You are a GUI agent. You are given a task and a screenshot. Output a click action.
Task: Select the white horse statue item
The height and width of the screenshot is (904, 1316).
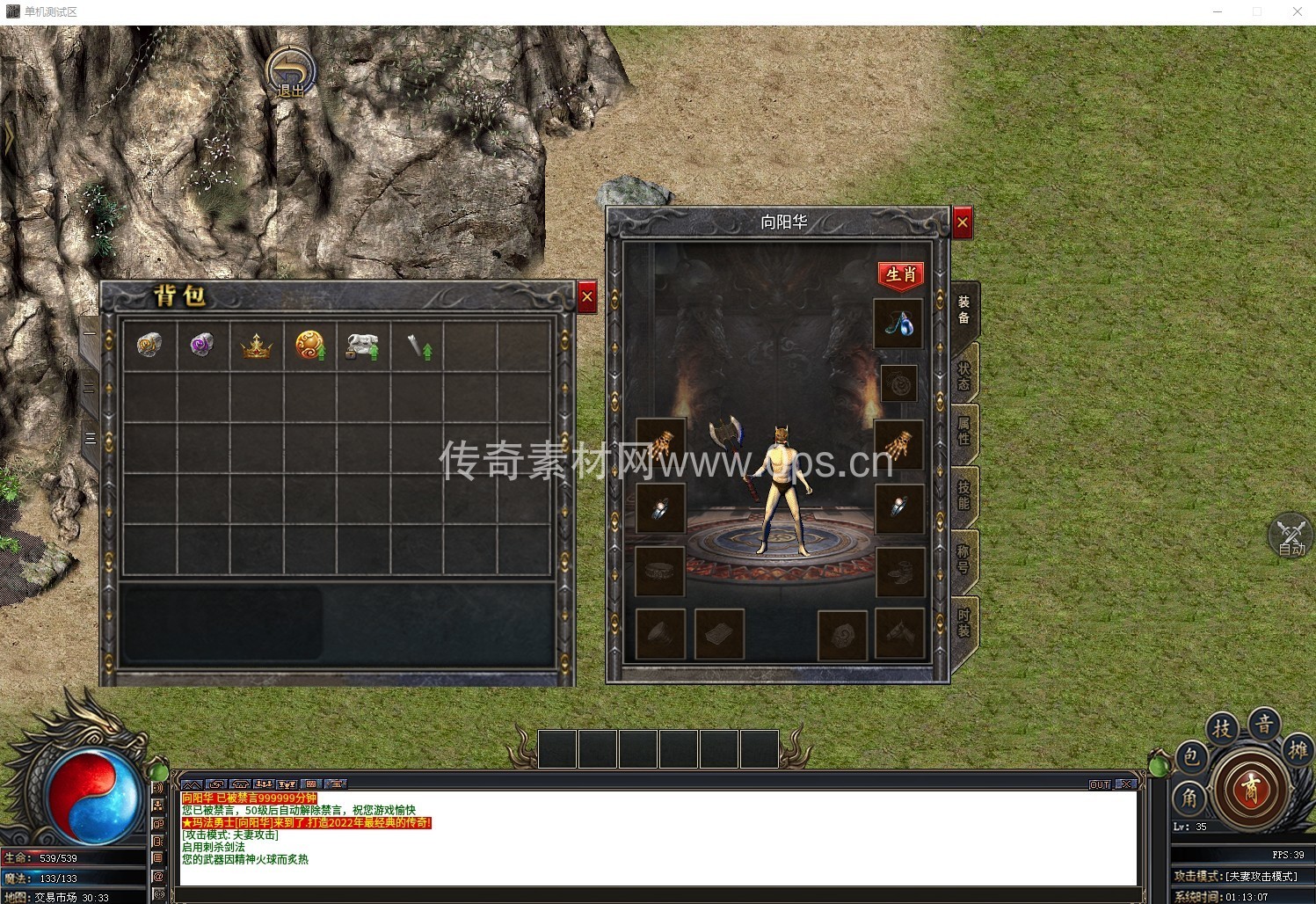pos(362,346)
